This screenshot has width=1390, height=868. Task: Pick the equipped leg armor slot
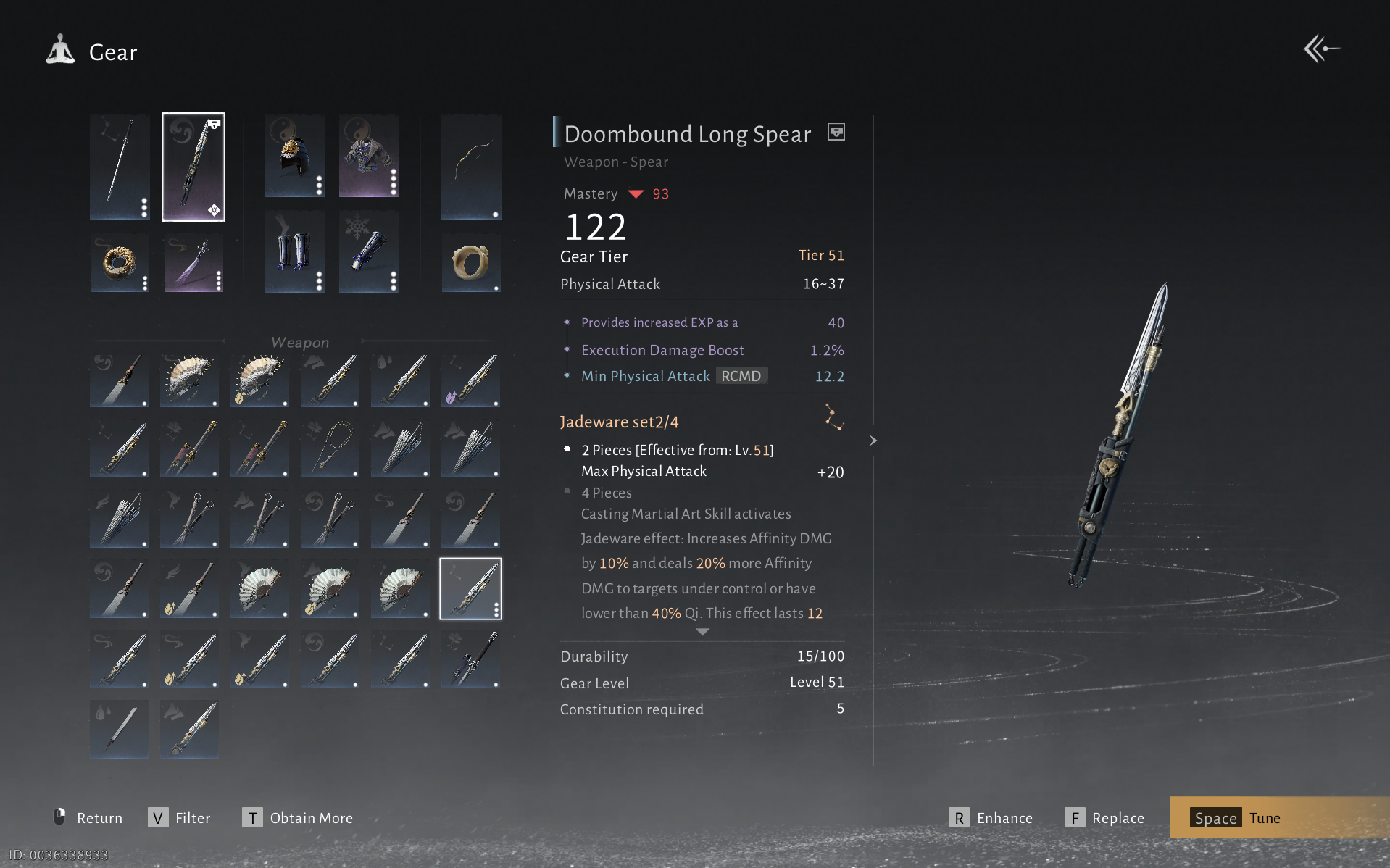coord(294,251)
